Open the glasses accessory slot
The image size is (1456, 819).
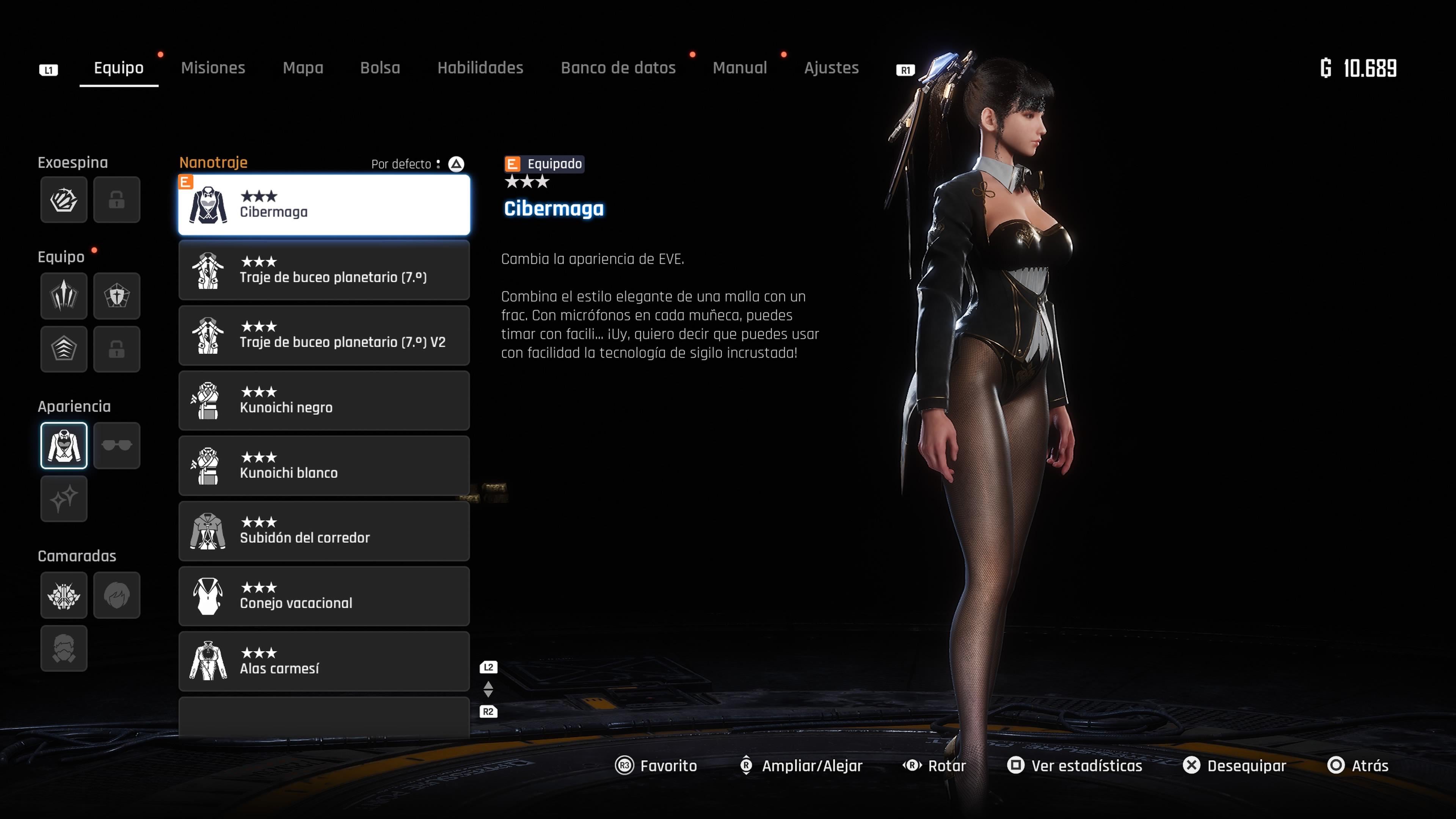(116, 446)
